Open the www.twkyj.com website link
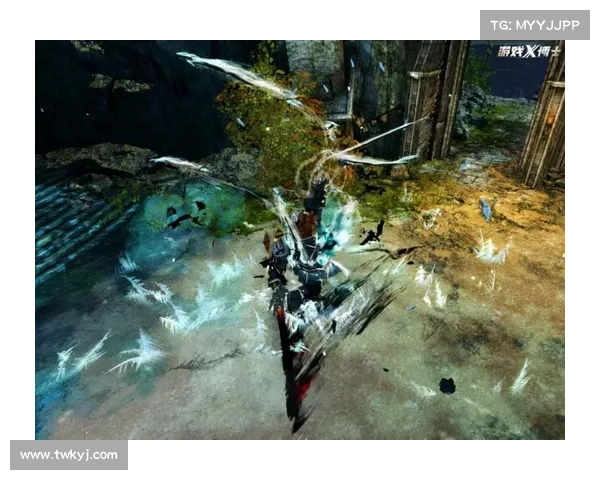600x480 pixels. (68, 455)
